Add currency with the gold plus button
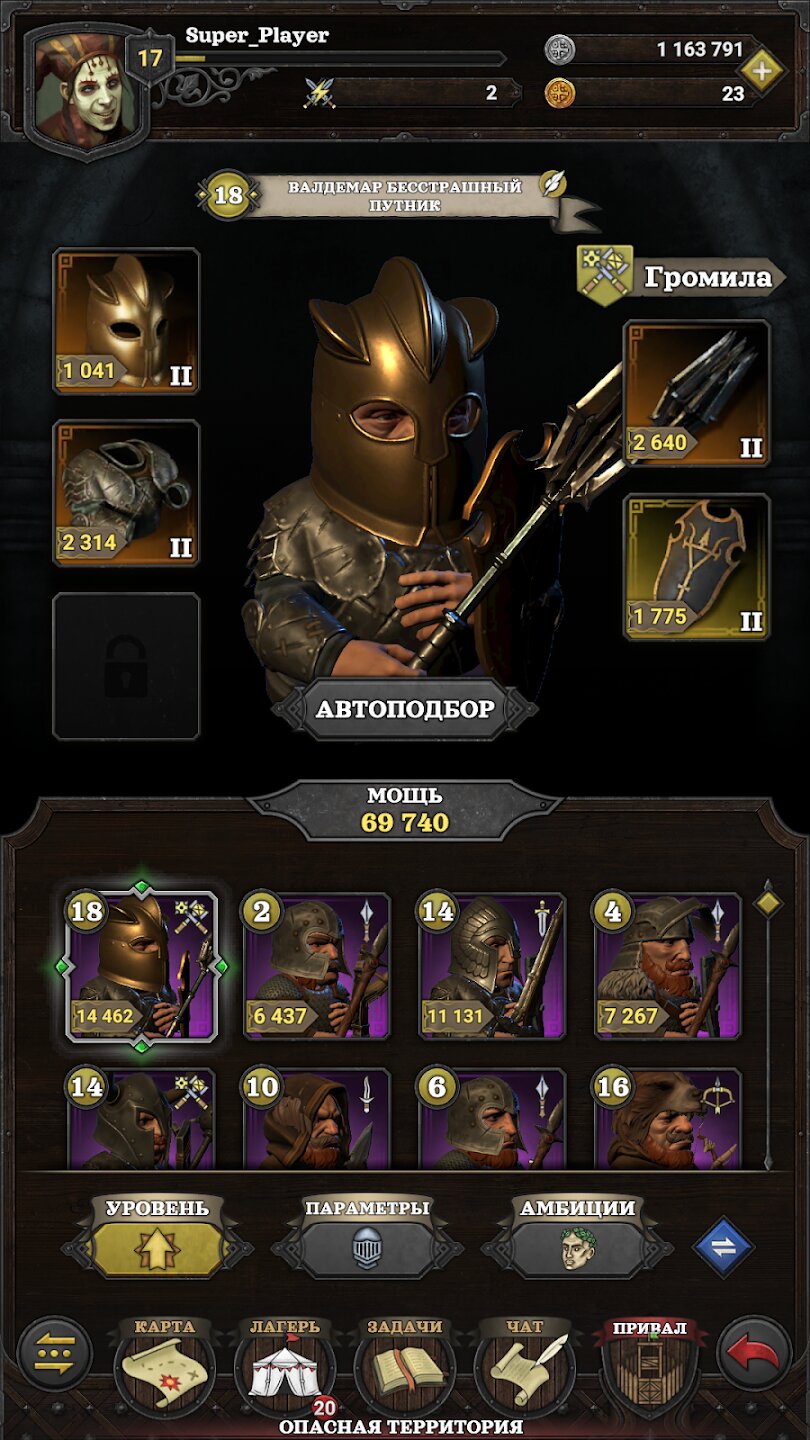This screenshot has width=810, height=1440. tap(762, 69)
